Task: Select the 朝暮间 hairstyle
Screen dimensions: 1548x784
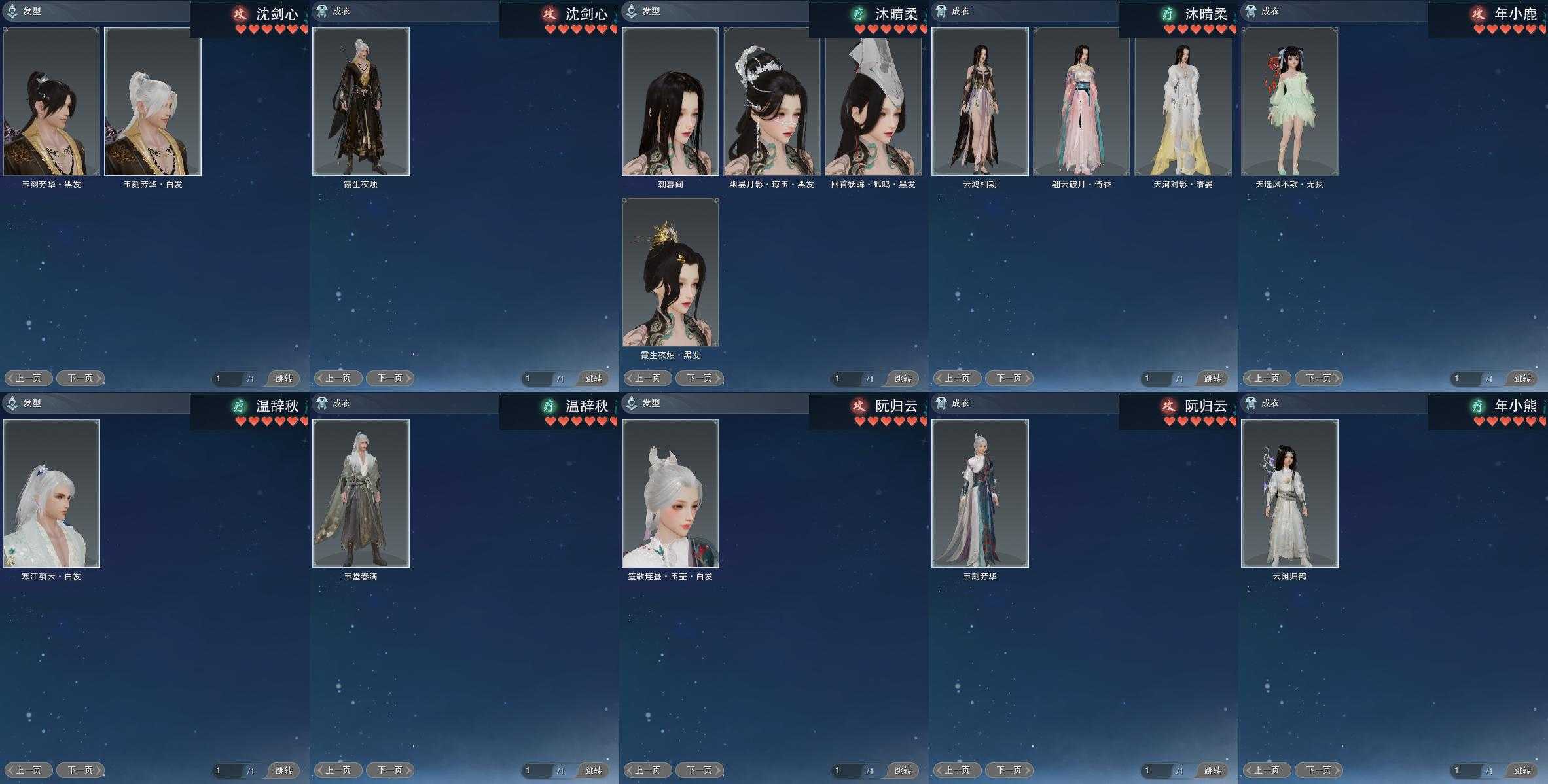Action: coord(670,101)
